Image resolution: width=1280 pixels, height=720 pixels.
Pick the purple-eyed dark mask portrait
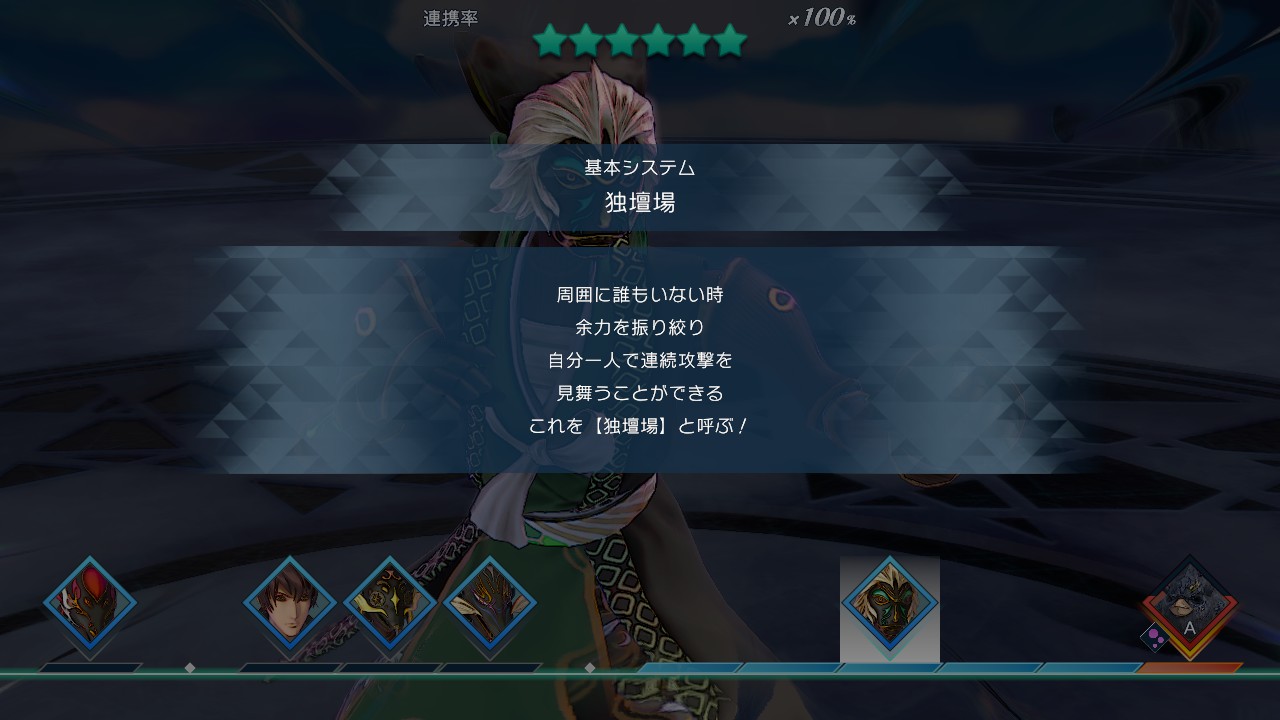(x=490, y=604)
